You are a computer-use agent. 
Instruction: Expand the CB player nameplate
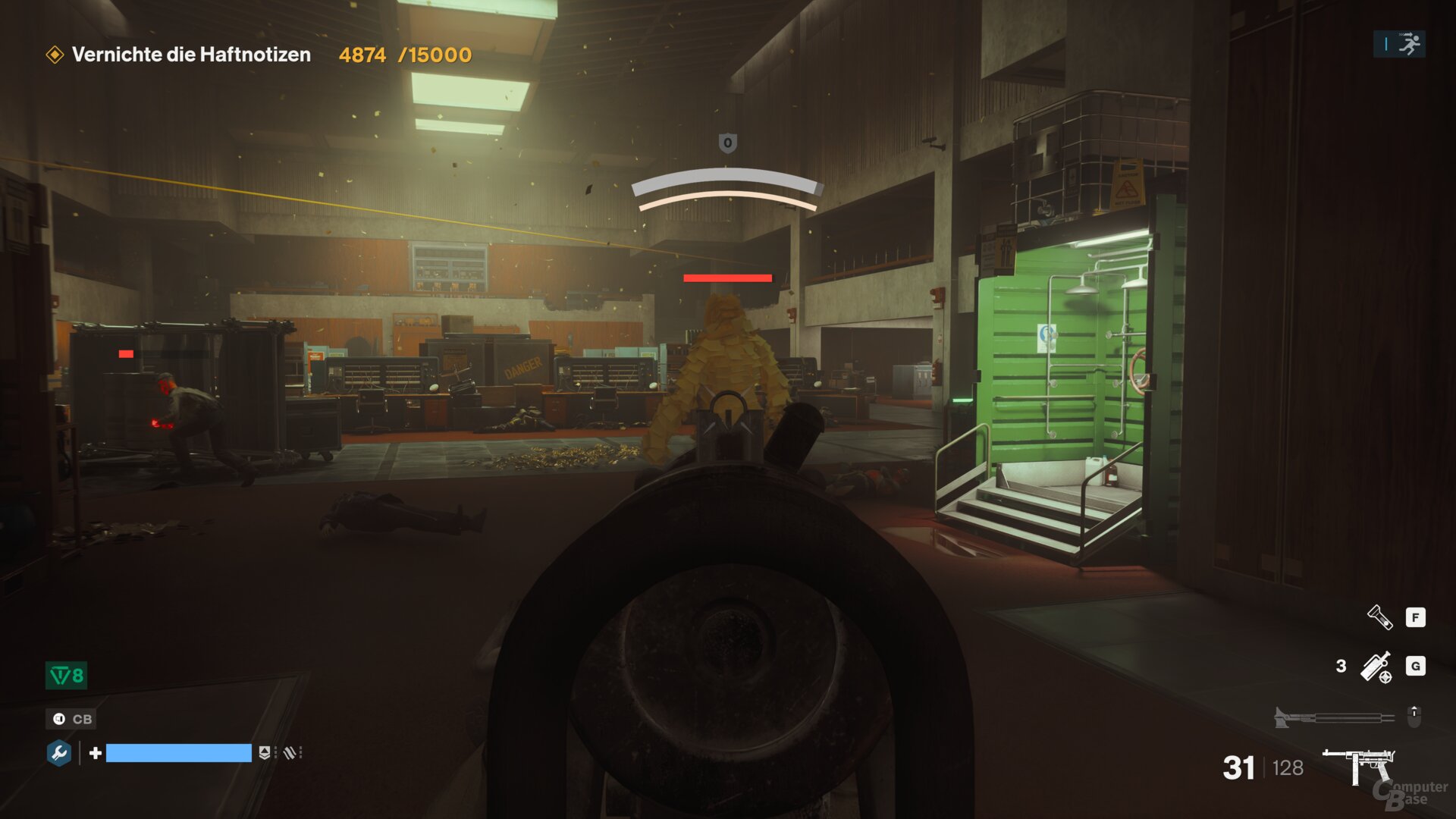pyautogui.click(x=71, y=720)
